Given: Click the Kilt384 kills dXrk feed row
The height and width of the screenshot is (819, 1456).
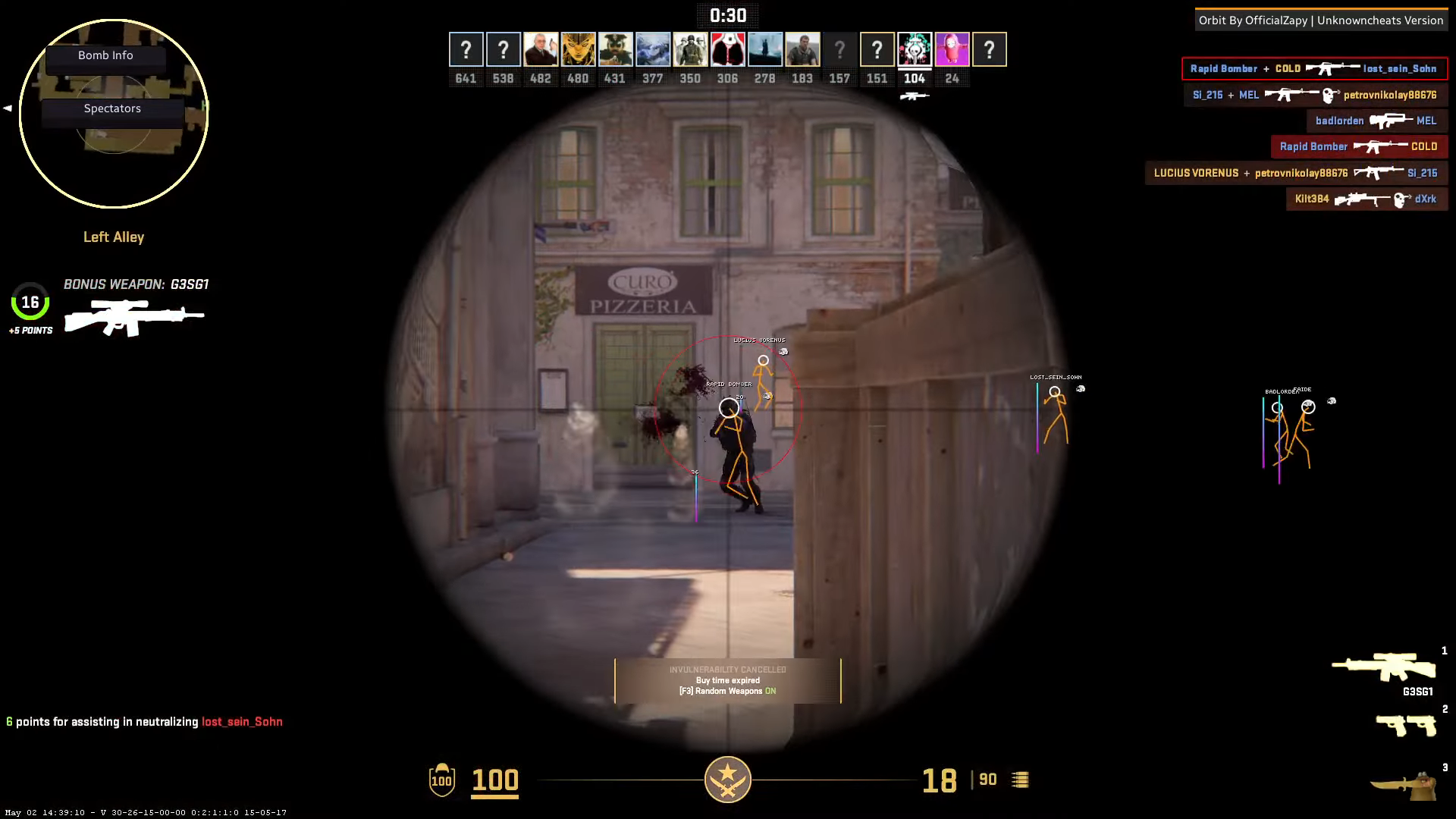Looking at the screenshot, I should tap(1367, 199).
